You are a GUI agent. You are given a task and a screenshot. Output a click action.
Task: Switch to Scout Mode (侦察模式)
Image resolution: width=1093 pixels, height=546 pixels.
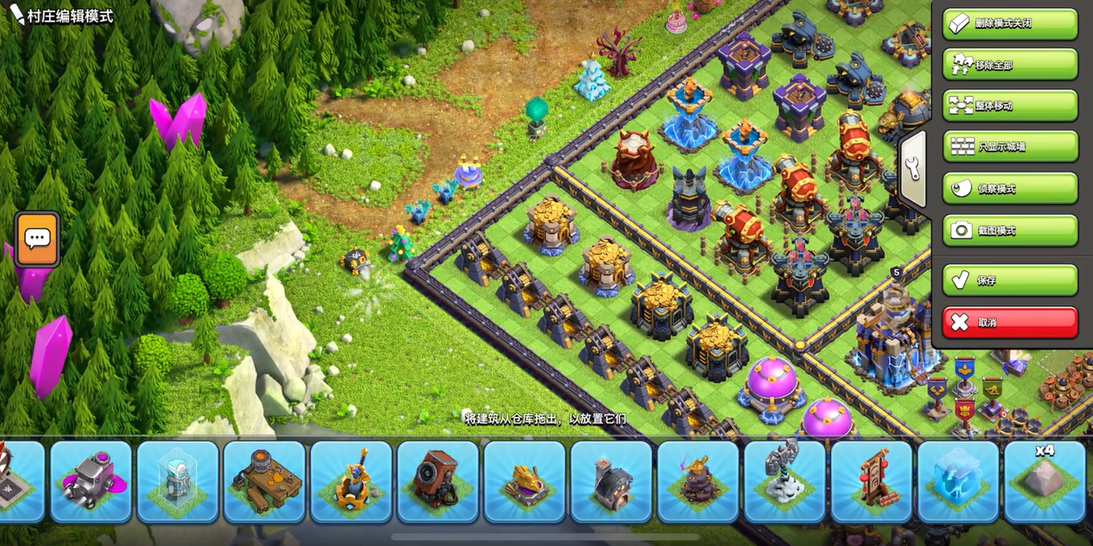(1010, 189)
